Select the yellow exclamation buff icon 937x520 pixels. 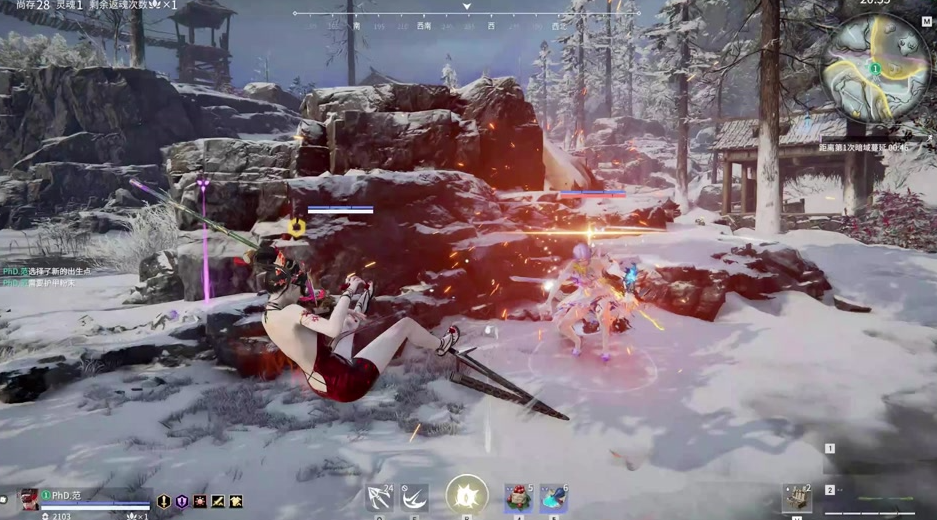point(164,501)
